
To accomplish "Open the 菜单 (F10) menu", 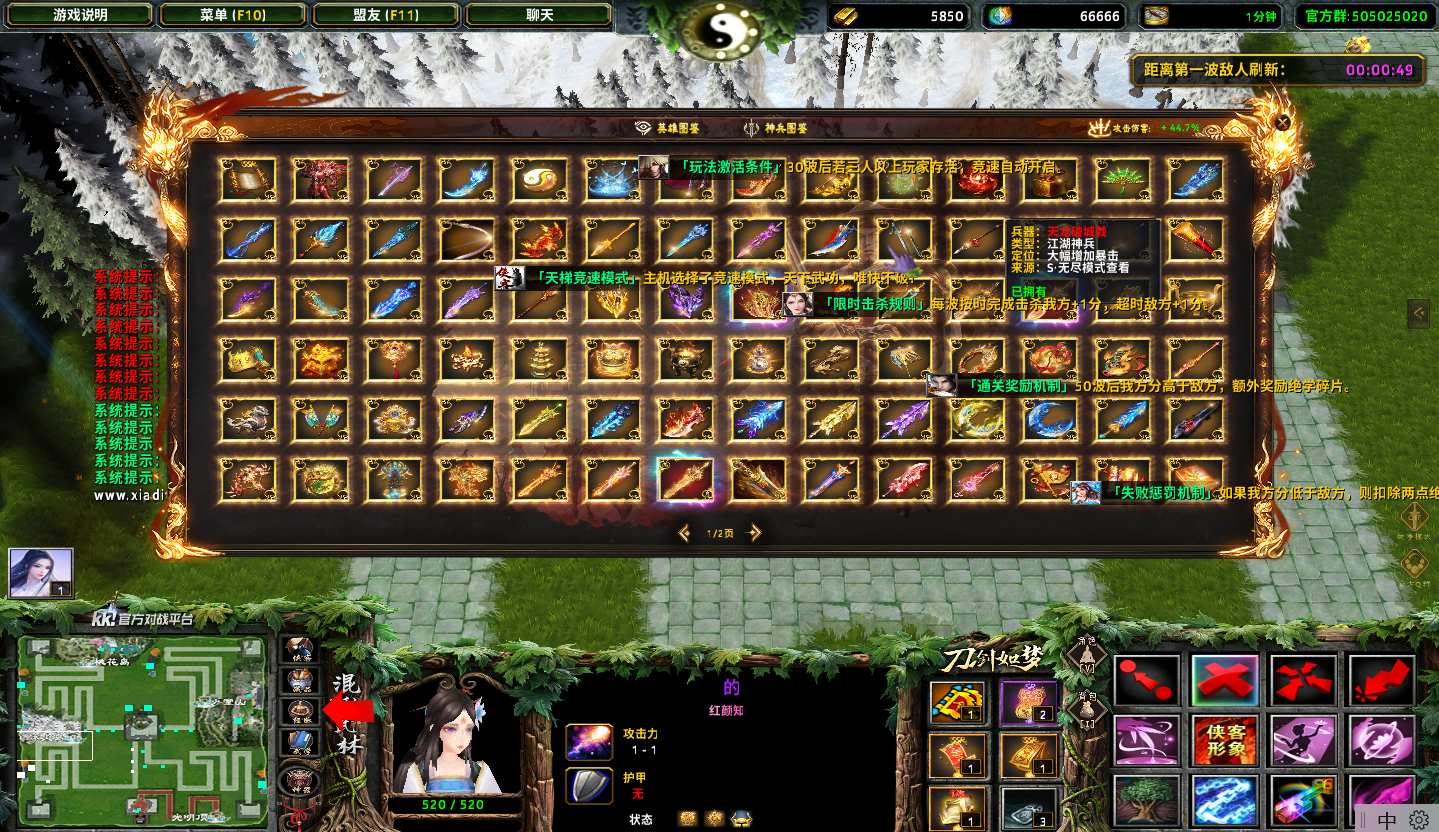I will click(233, 16).
